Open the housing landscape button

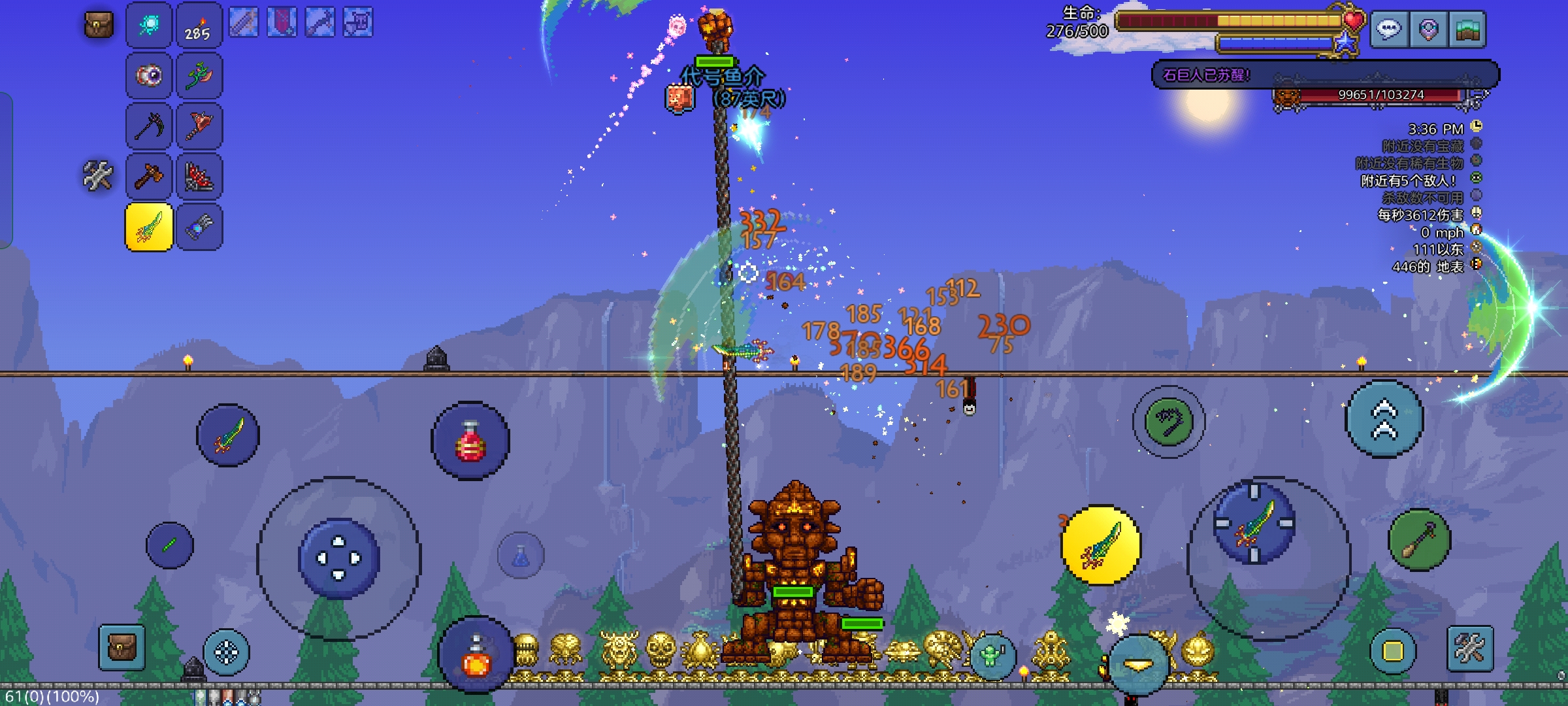click(x=1467, y=29)
